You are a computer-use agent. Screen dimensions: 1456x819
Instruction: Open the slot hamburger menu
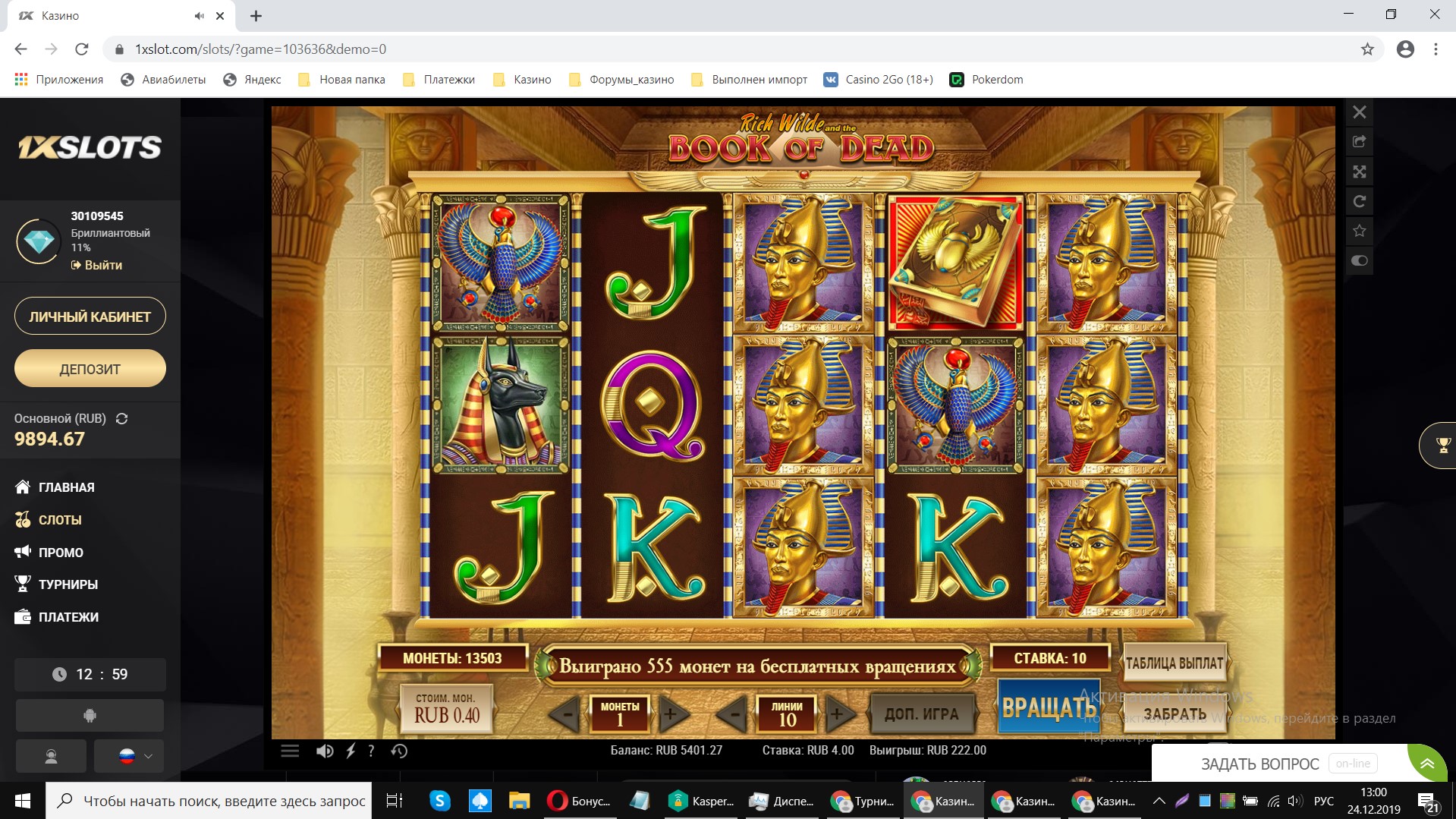coord(290,751)
